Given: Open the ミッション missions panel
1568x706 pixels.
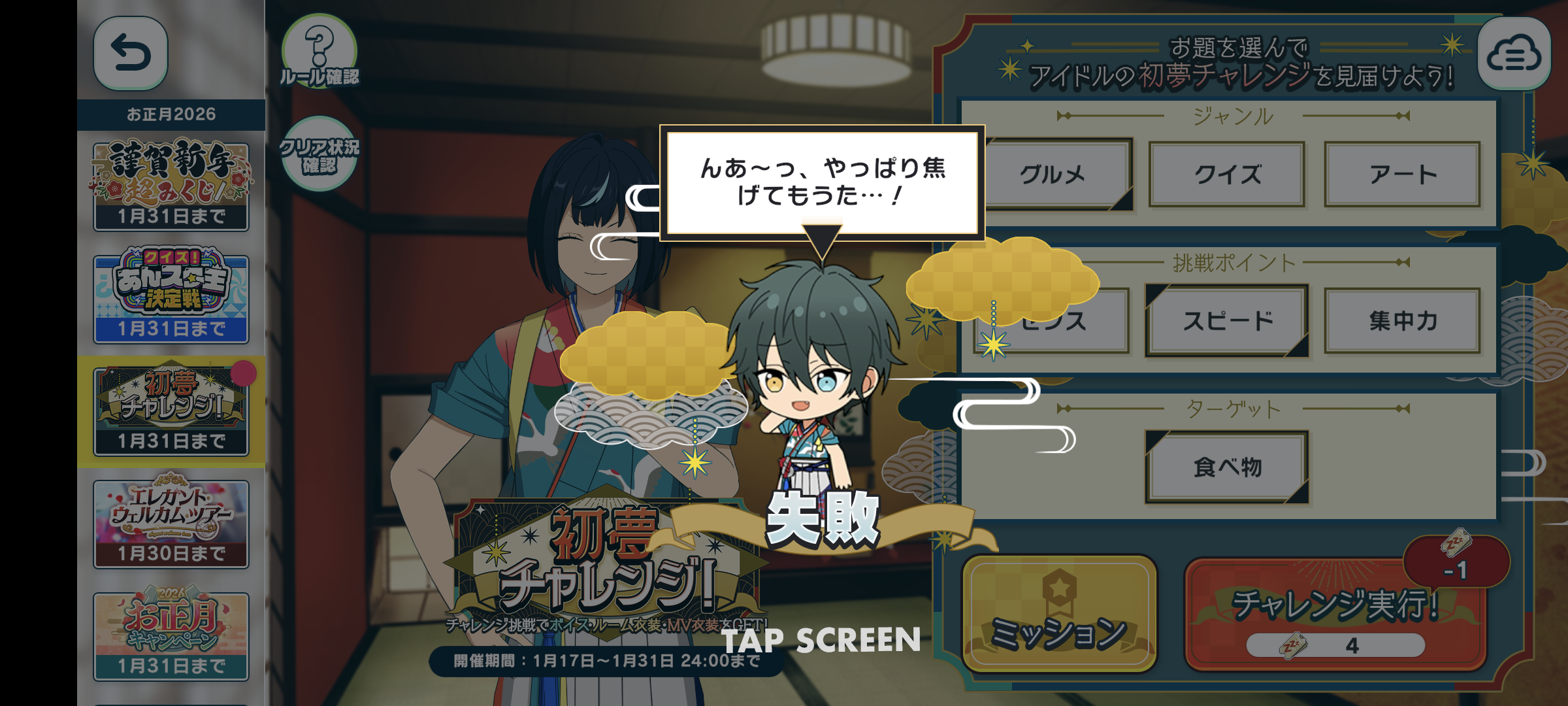Looking at the screenshot, I should tap(1059, 614).
